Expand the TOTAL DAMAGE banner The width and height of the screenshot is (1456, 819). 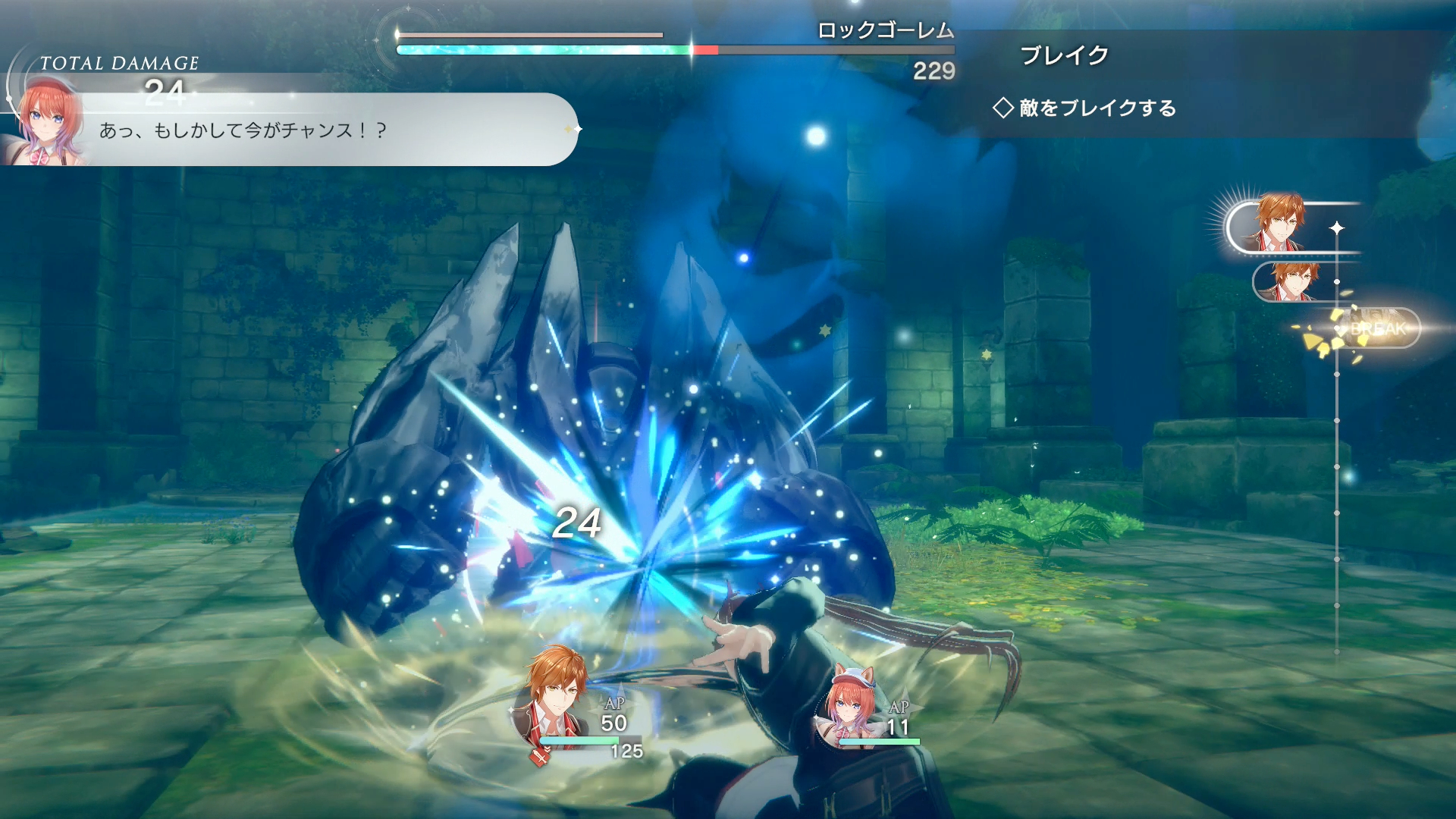click(121, 62)
